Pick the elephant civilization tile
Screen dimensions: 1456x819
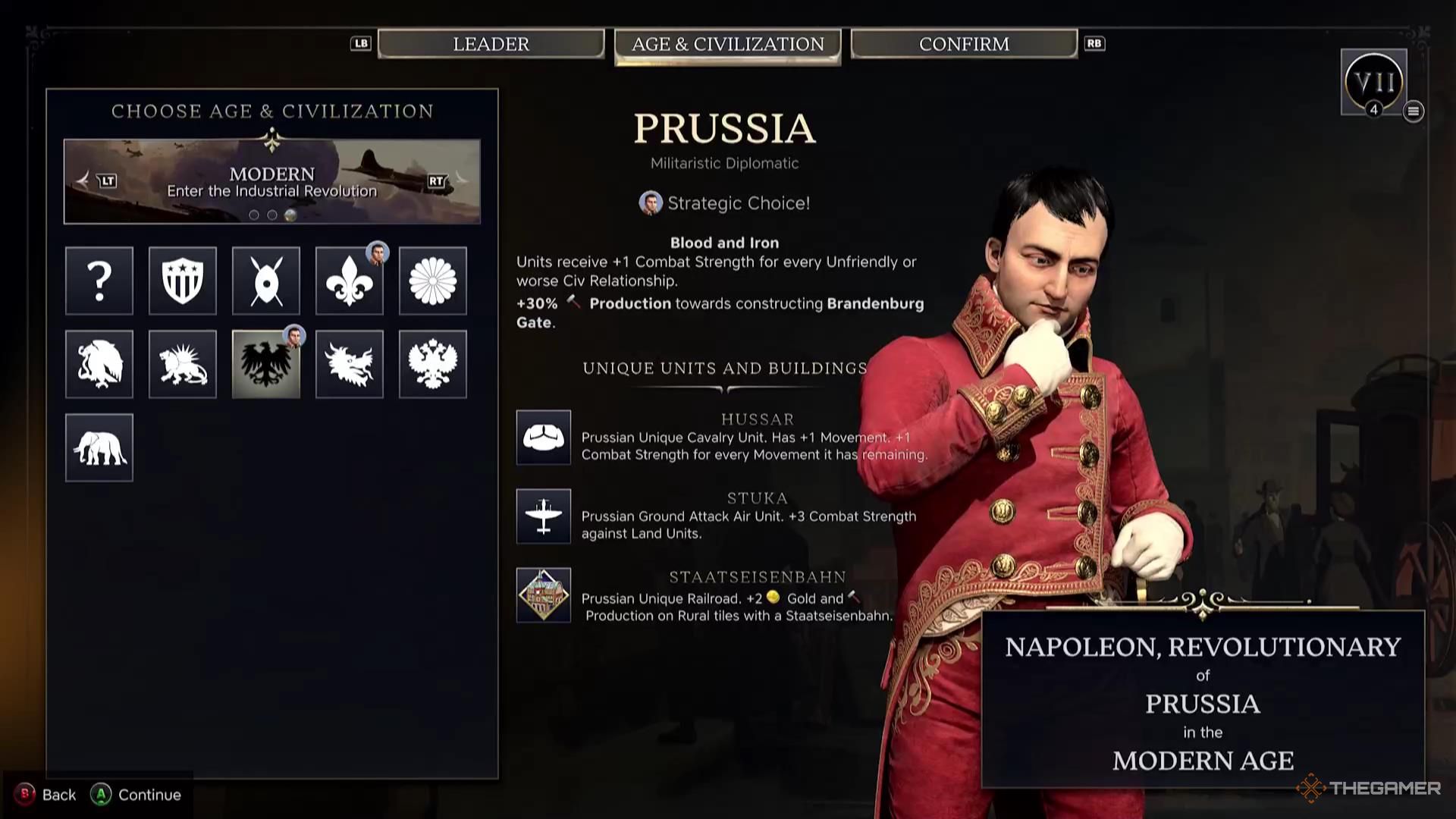click(x=99, y=447)
